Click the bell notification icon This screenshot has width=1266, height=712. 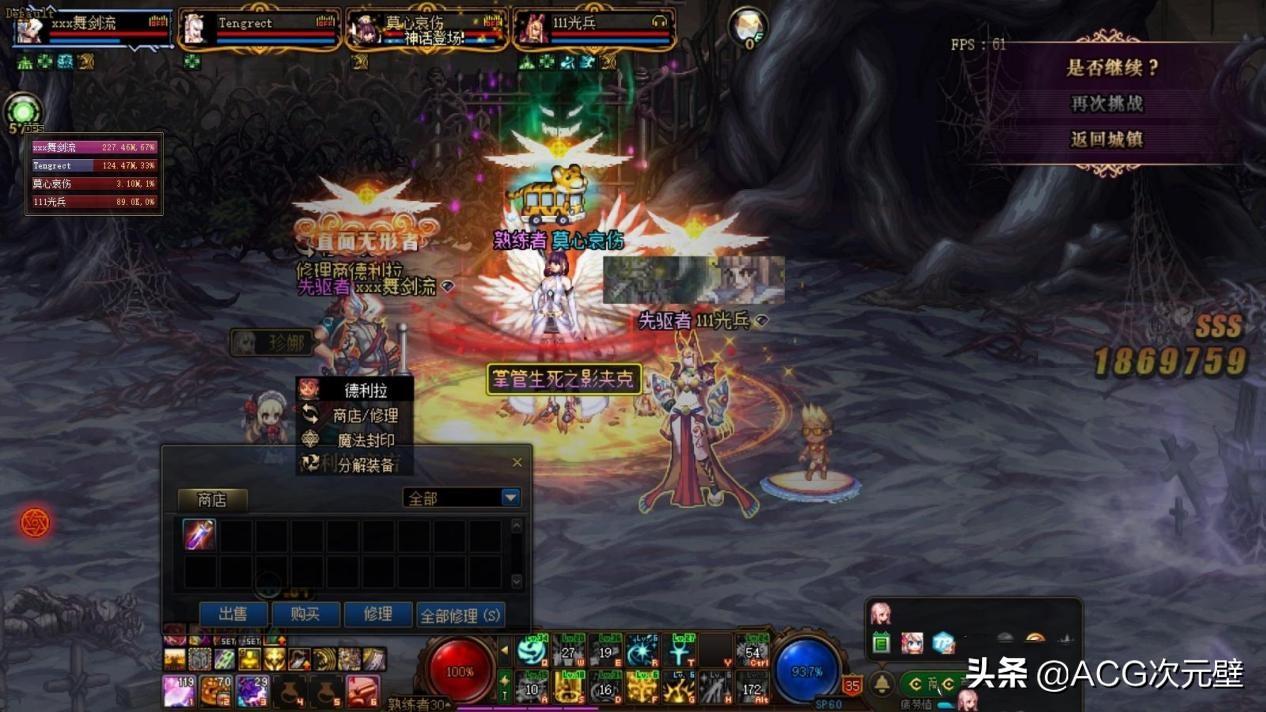tap(881, 684)
